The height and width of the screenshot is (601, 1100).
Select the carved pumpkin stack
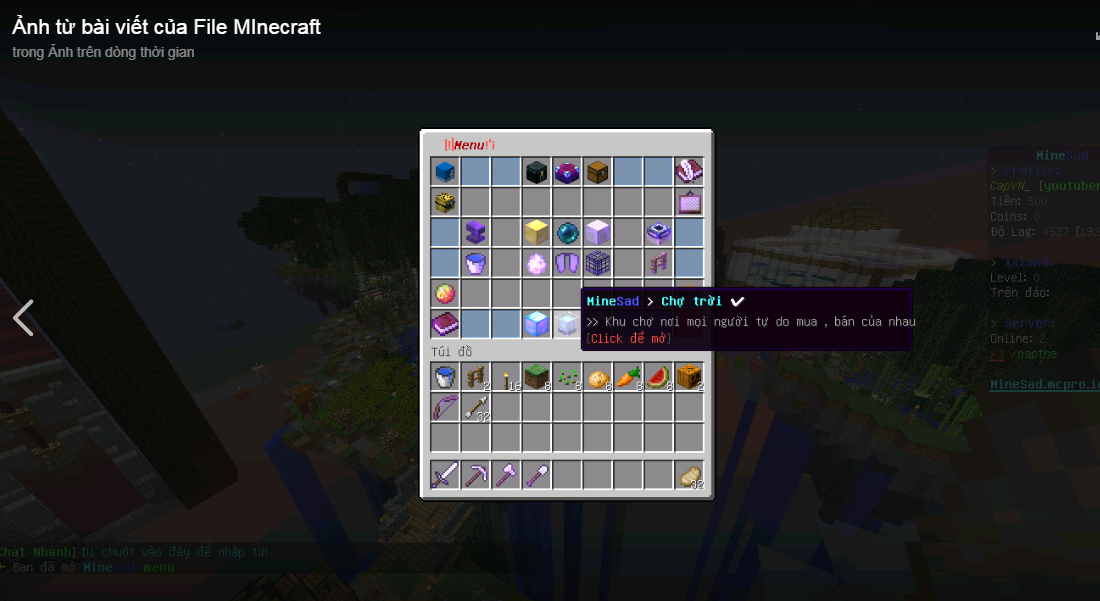click(x=688, y=377)
